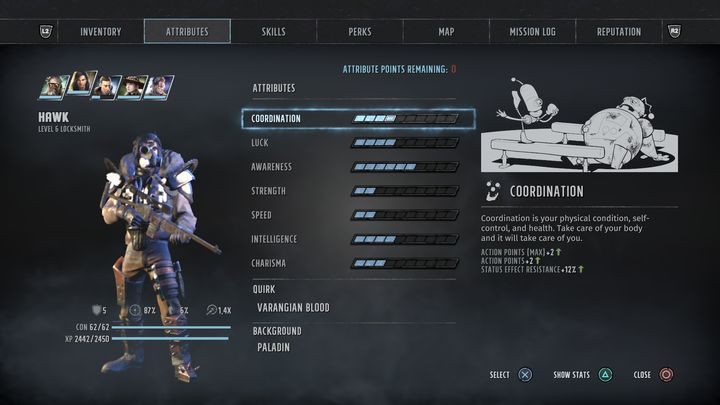
Task: Open the Inventory tab
Action: click(100, 32)
